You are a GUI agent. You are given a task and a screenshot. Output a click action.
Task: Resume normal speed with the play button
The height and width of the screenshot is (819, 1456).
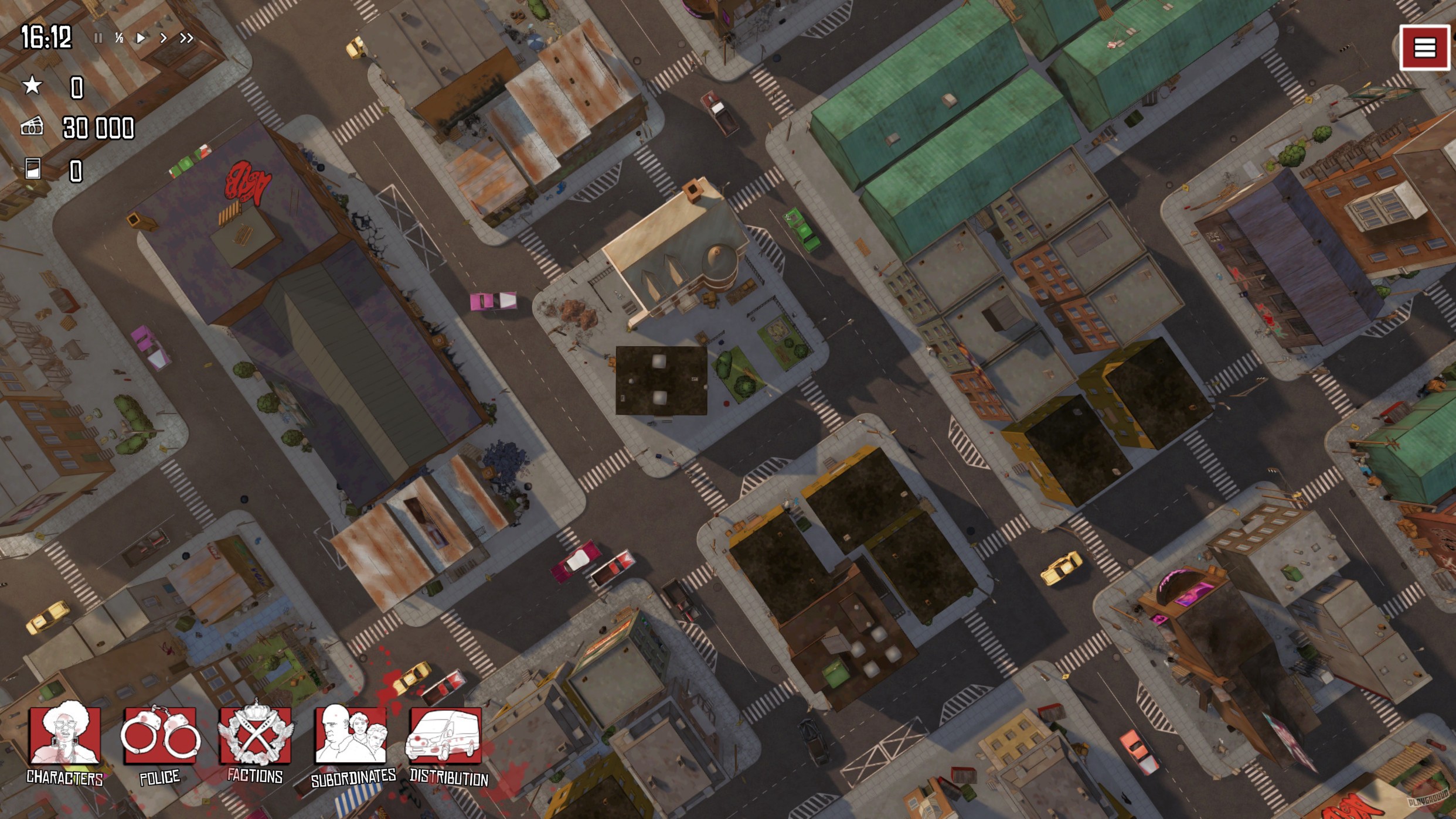click(141, 37)
